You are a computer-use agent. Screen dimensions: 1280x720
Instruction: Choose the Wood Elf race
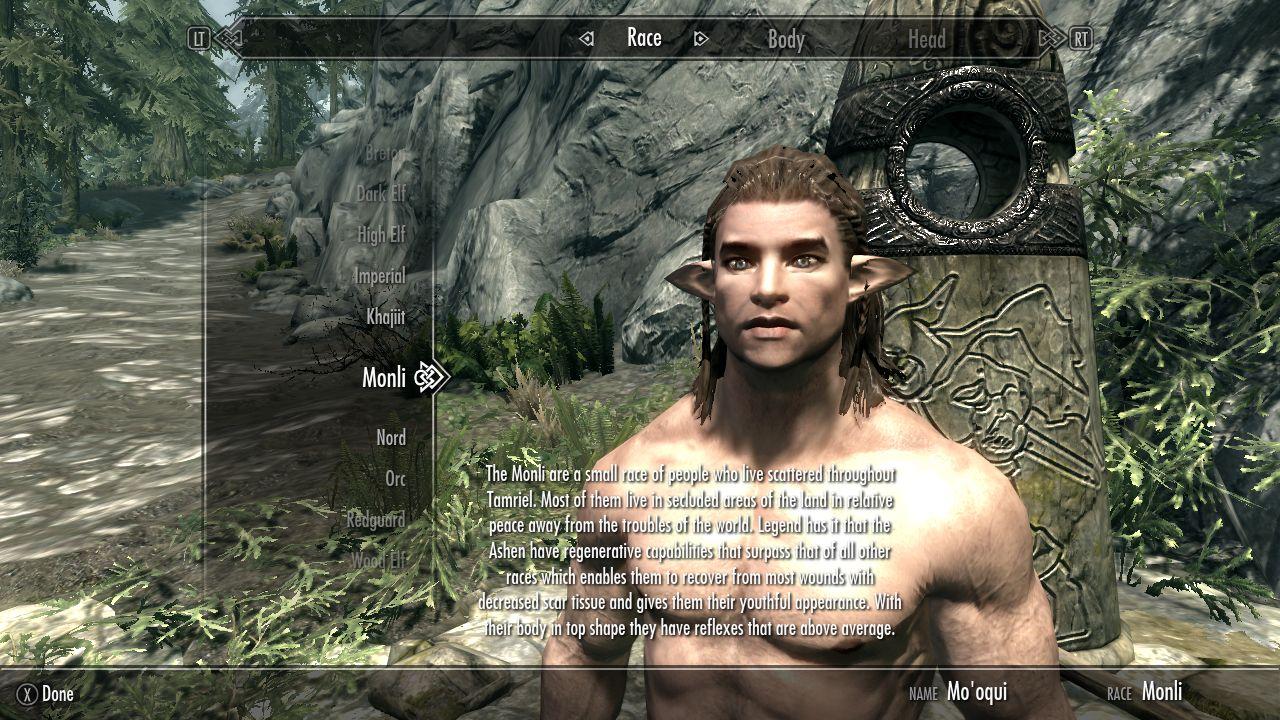click(379, 560)
